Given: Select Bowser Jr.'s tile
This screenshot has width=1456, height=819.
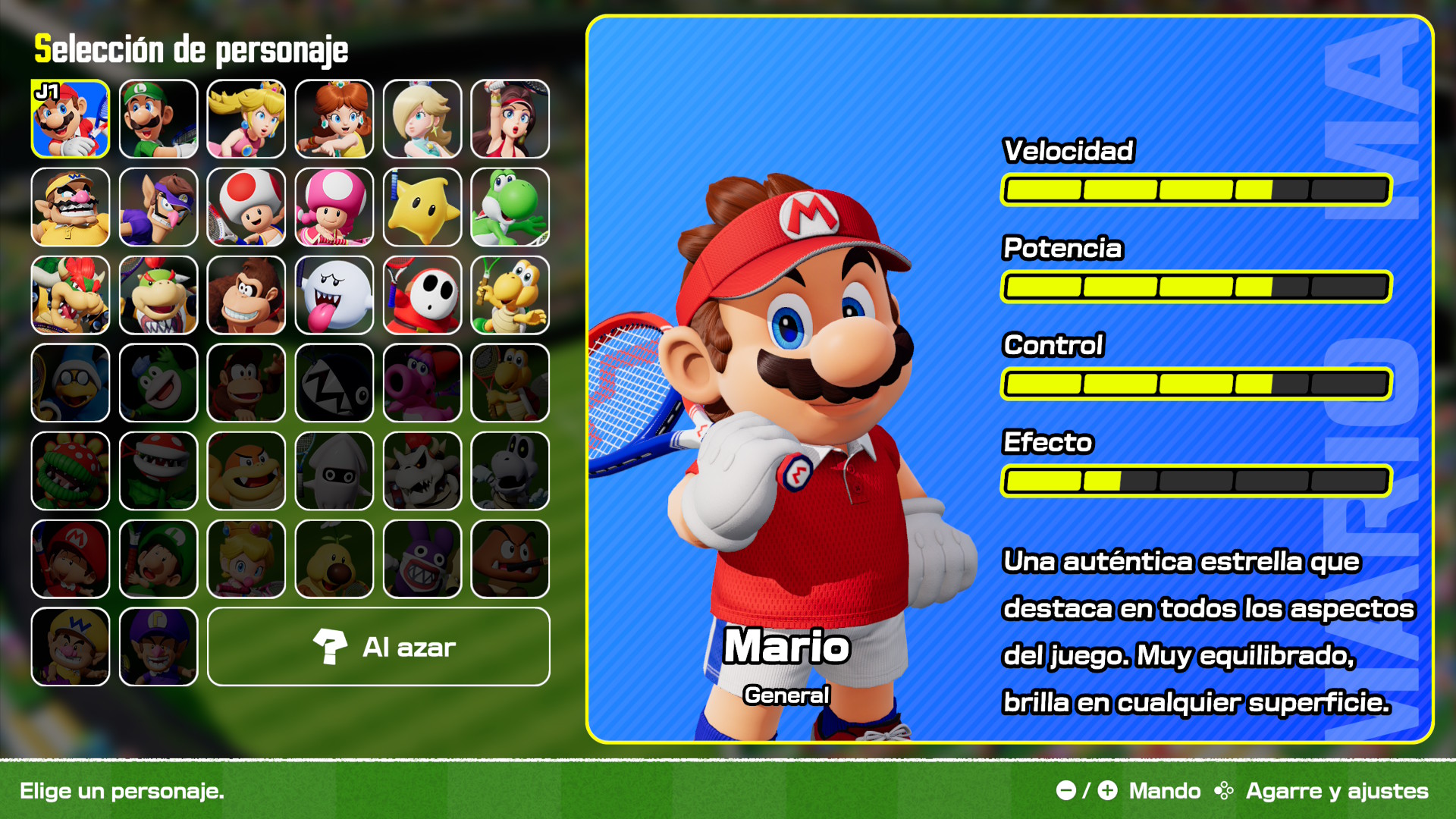Looking at the screenshot, I should (x=158, y=295).
